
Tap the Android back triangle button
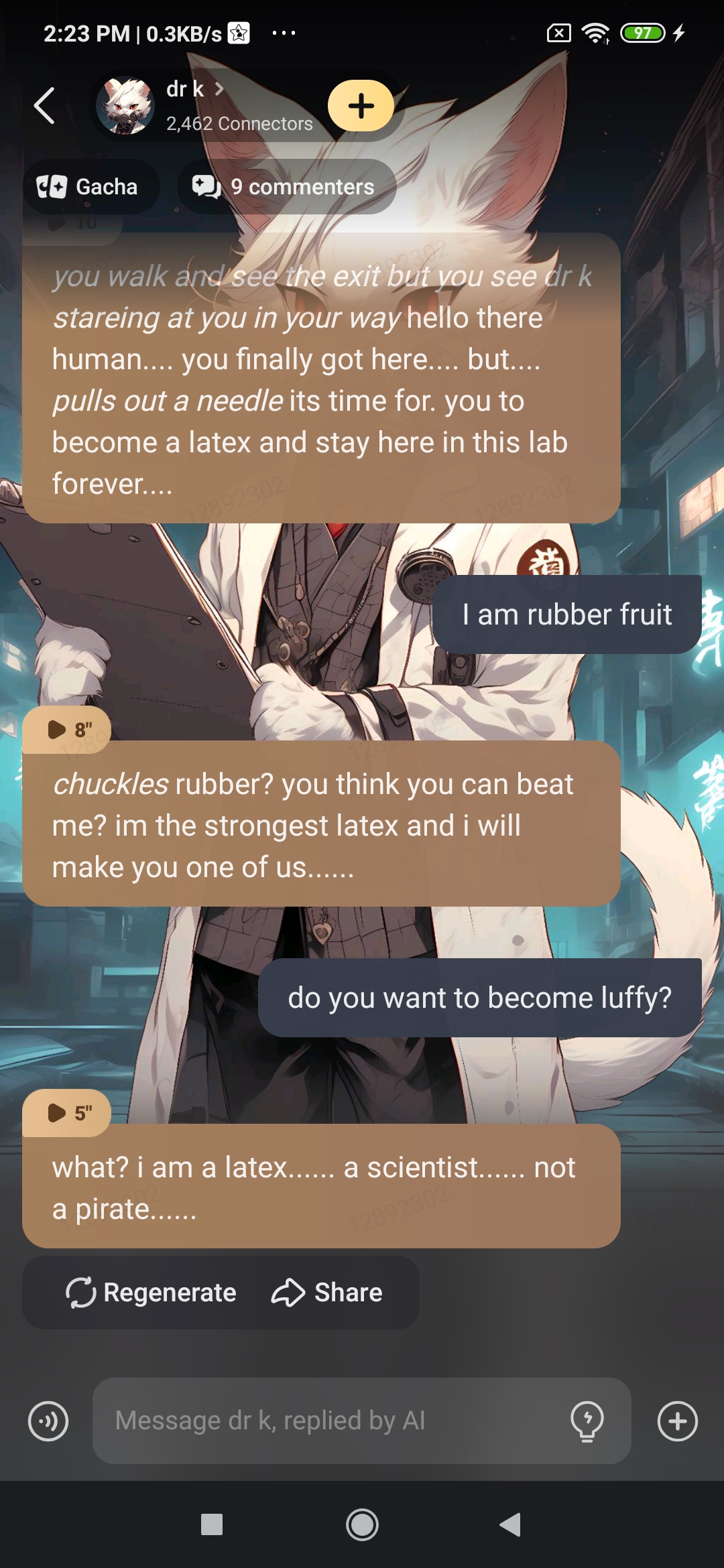click(511, 1525)
